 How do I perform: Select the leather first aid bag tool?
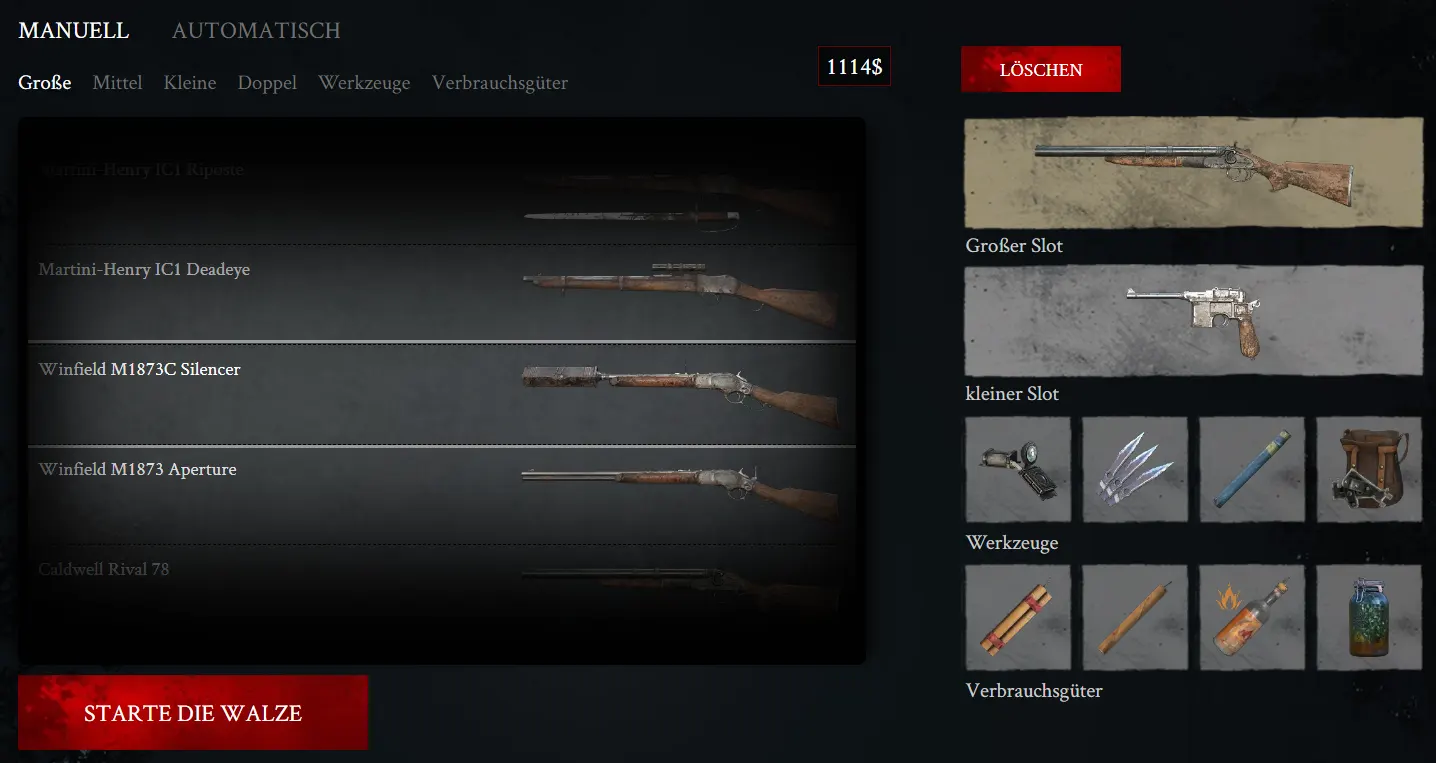pos(1368,469)
